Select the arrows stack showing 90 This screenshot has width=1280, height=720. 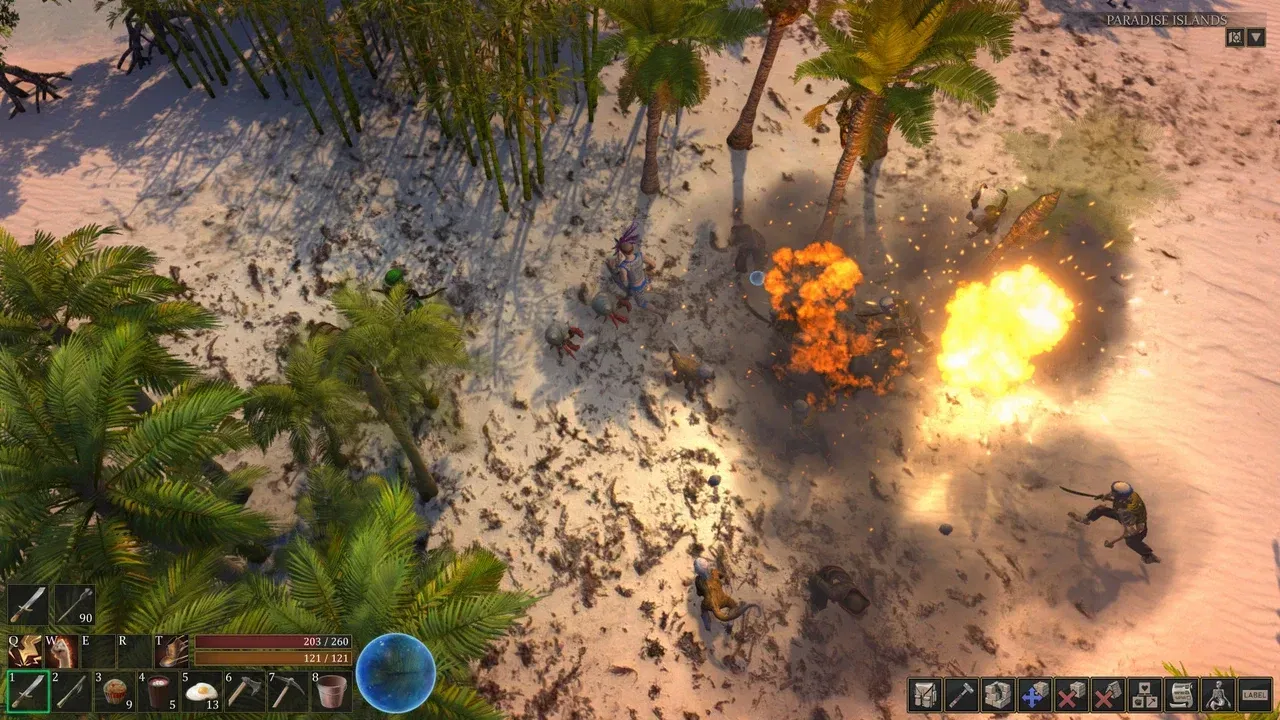(x=74, y=602)
